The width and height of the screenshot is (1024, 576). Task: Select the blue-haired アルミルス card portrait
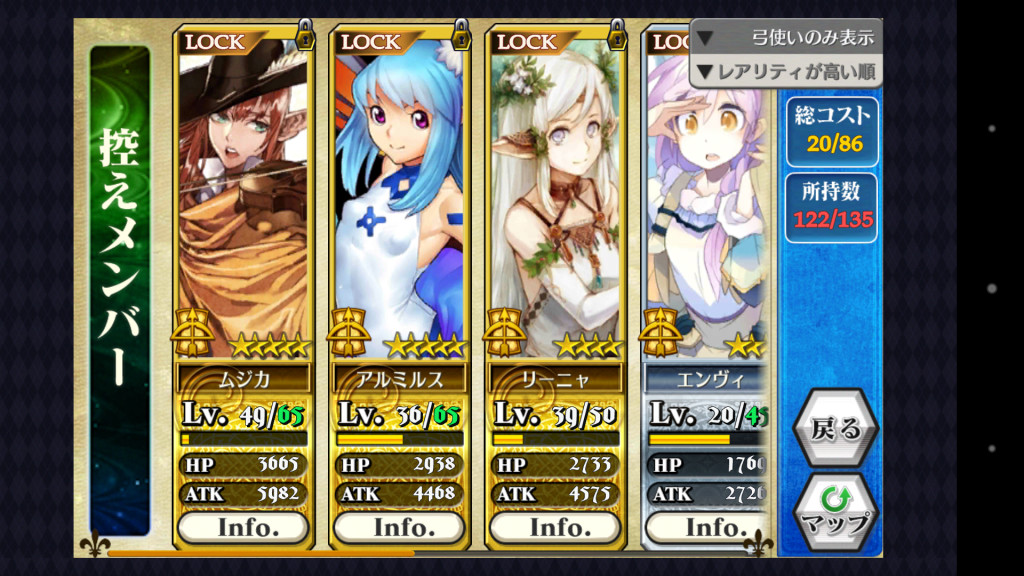coord(399,190)
